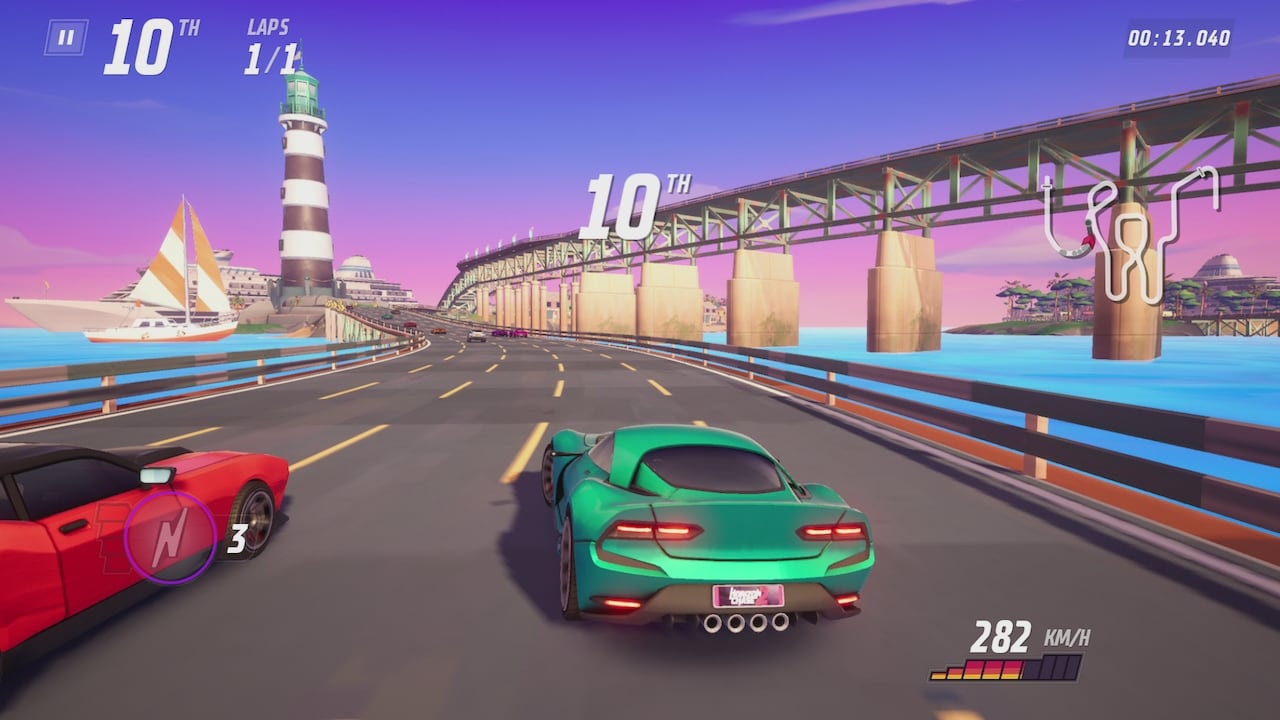Activate the nitro boost icon

point(170,537)
